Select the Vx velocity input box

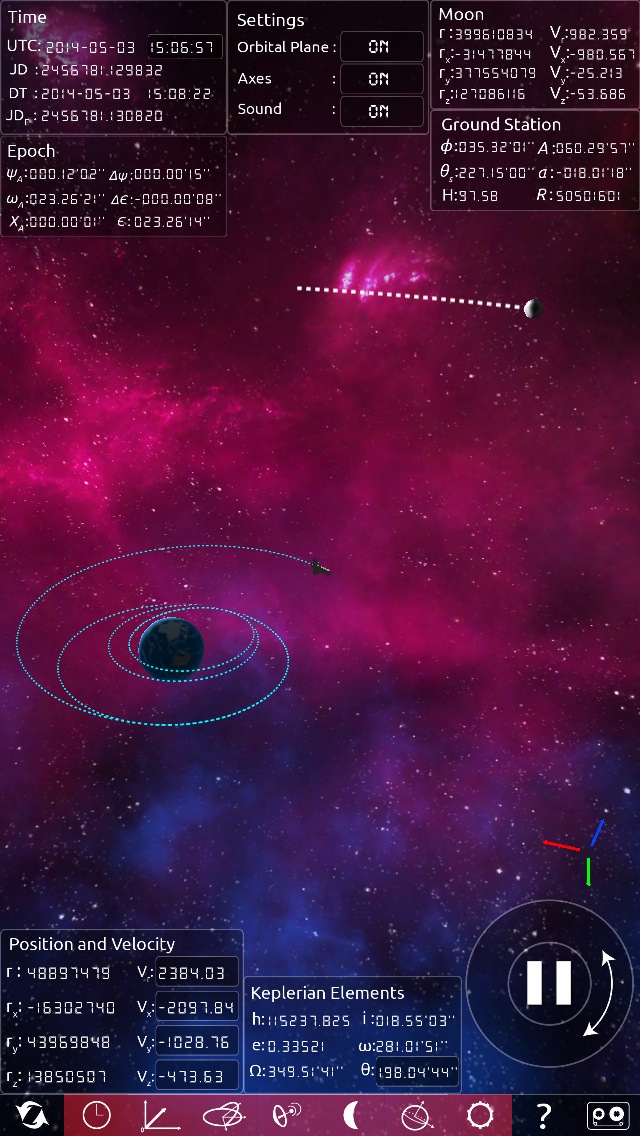(197, 1007)
